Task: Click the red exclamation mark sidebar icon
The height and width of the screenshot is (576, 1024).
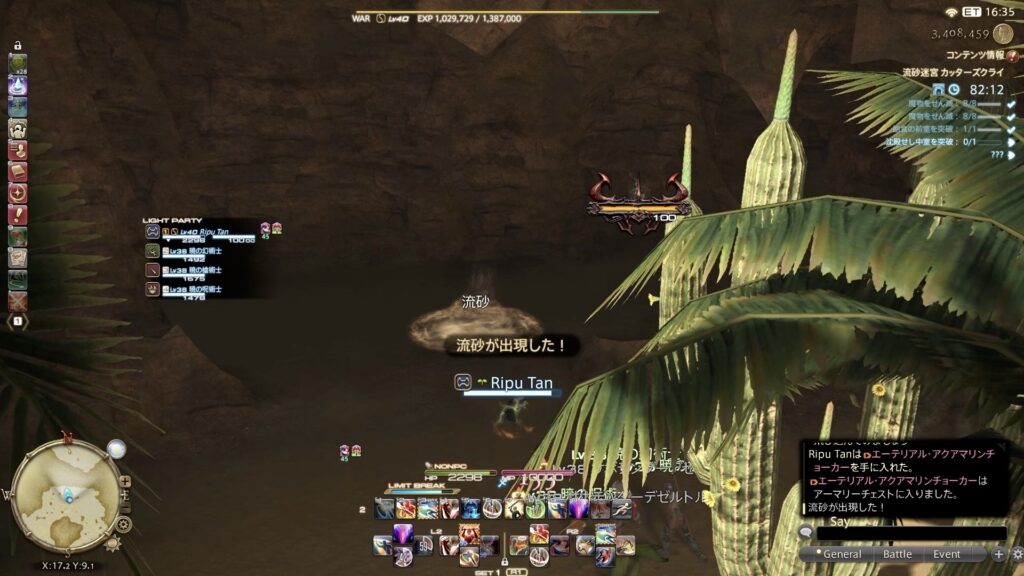Action: point(18,215)
